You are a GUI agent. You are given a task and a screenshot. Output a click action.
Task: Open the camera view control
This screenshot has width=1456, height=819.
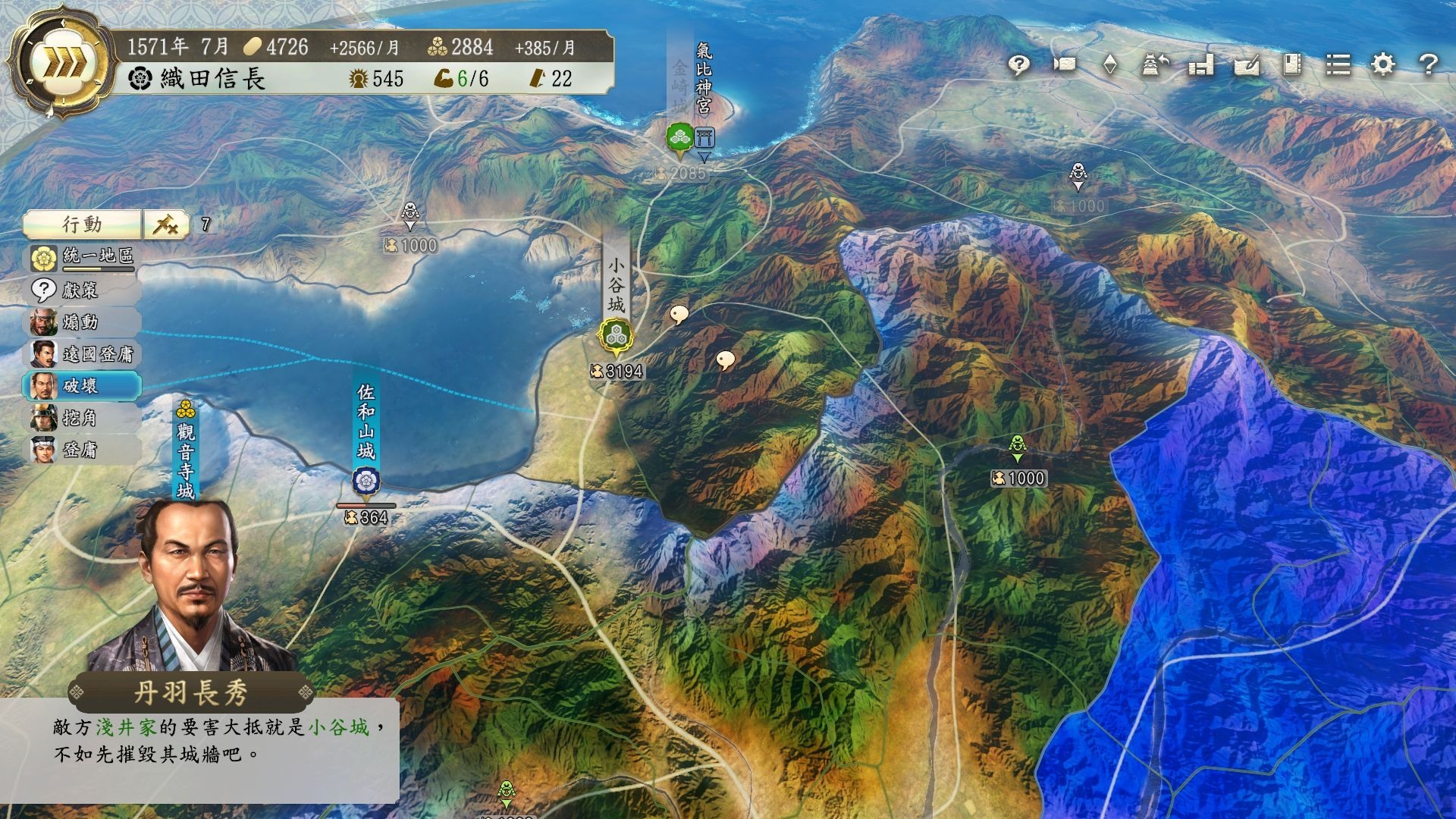pyautogui.click(x=1065, y=64)
